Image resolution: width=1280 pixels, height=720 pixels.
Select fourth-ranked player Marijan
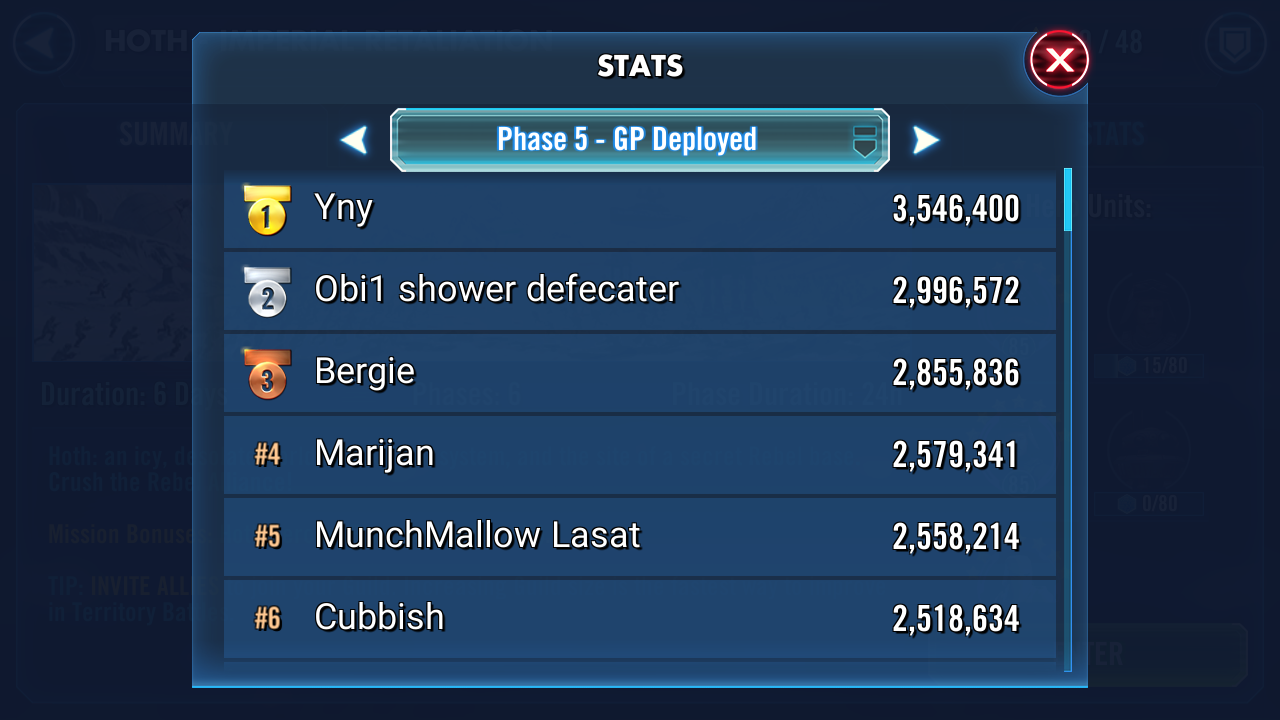[x=639, y=455]
